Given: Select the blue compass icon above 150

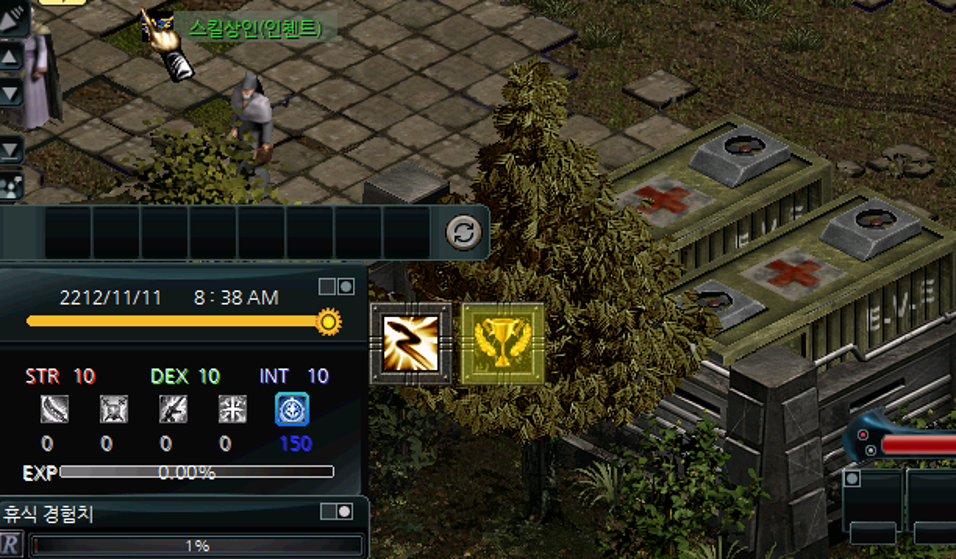Looking at the screenshot, I should pyautogui.click(x=292, y=409).
